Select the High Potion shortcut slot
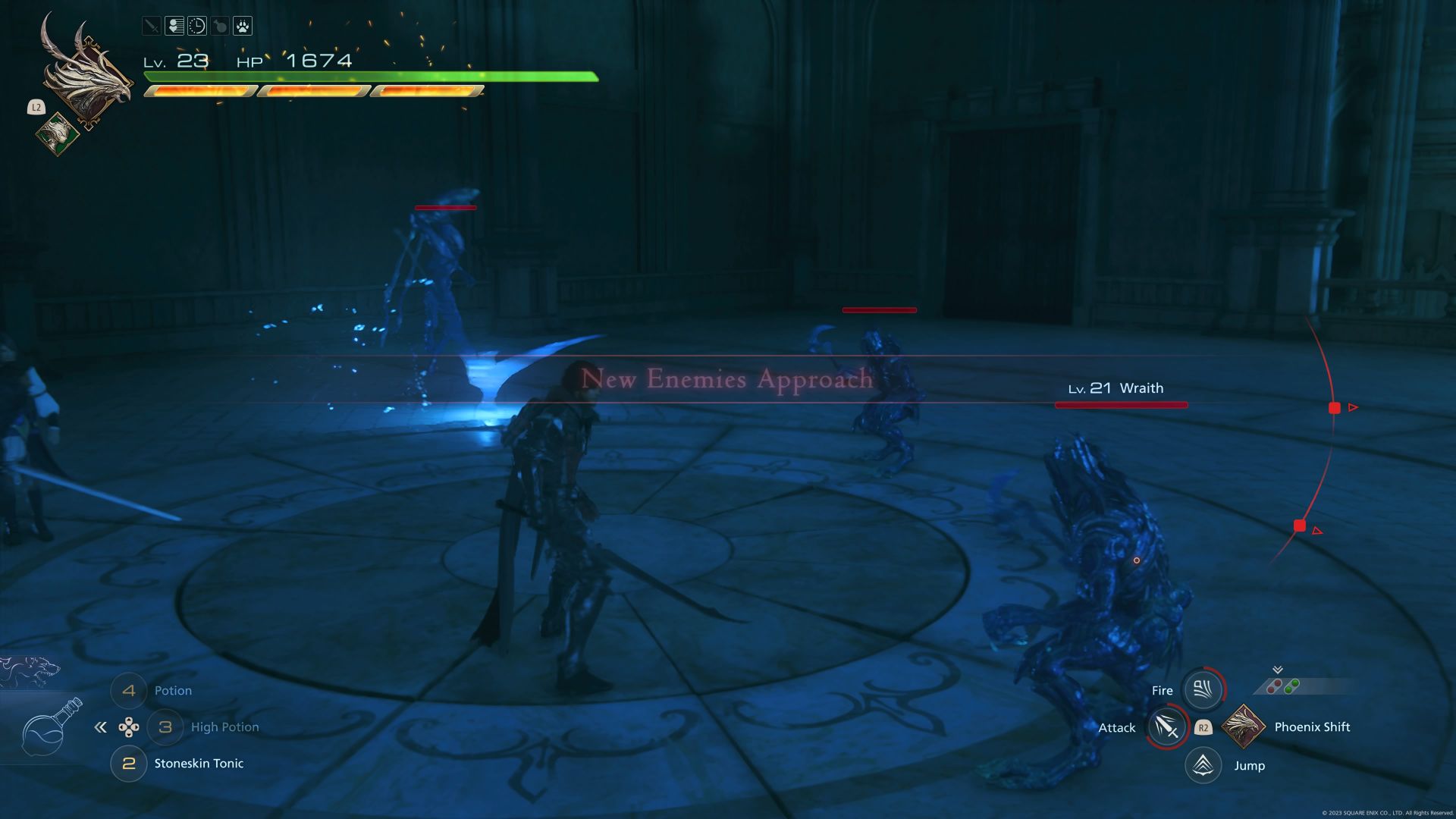The height and width of the screenshot is (819, 1456). pyautogui.click(x=168, y=726)
